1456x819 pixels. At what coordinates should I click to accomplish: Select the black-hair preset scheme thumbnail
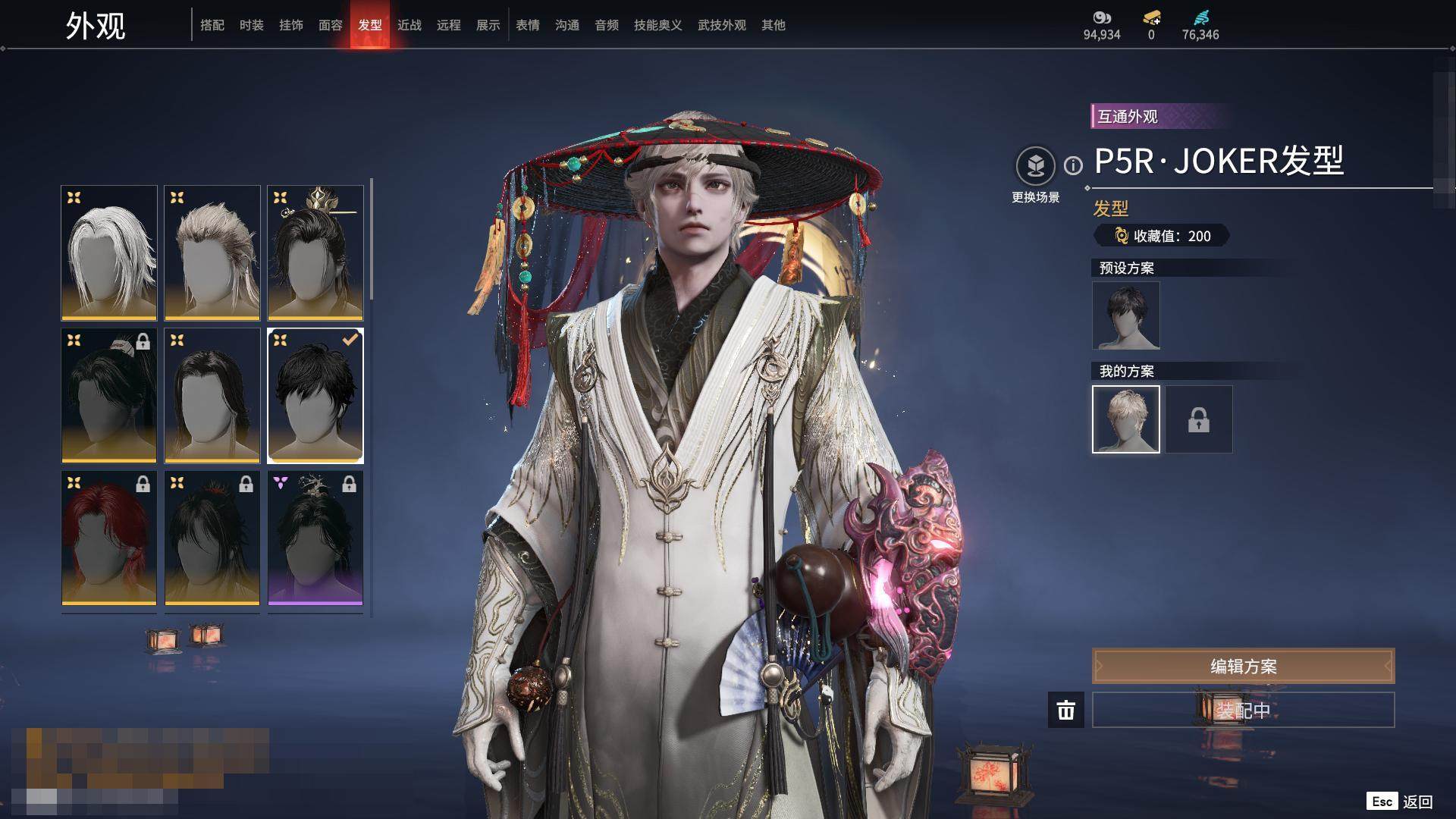coord(1126,315)
